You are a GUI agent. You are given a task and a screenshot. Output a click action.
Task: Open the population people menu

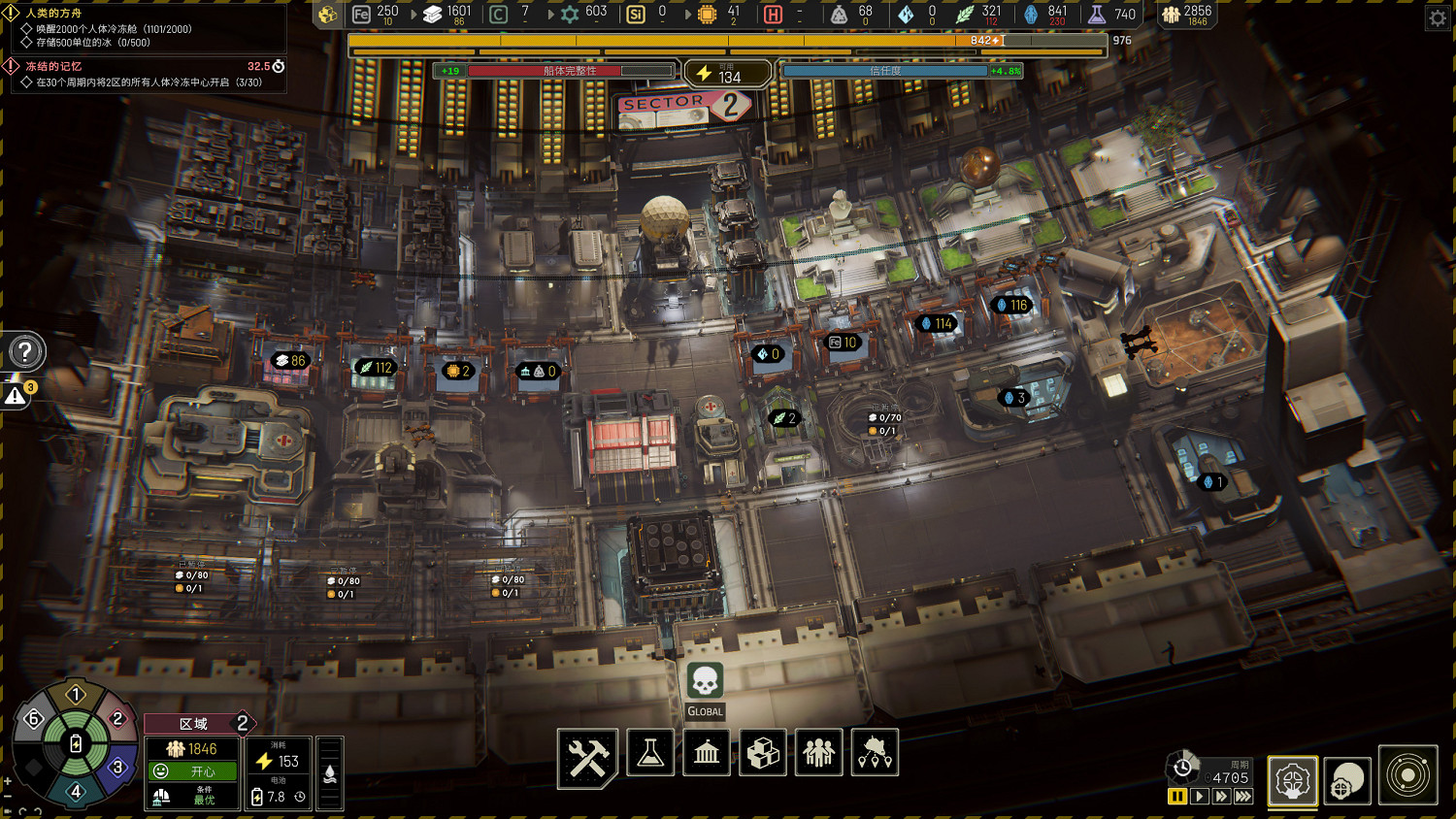(819, 753)
